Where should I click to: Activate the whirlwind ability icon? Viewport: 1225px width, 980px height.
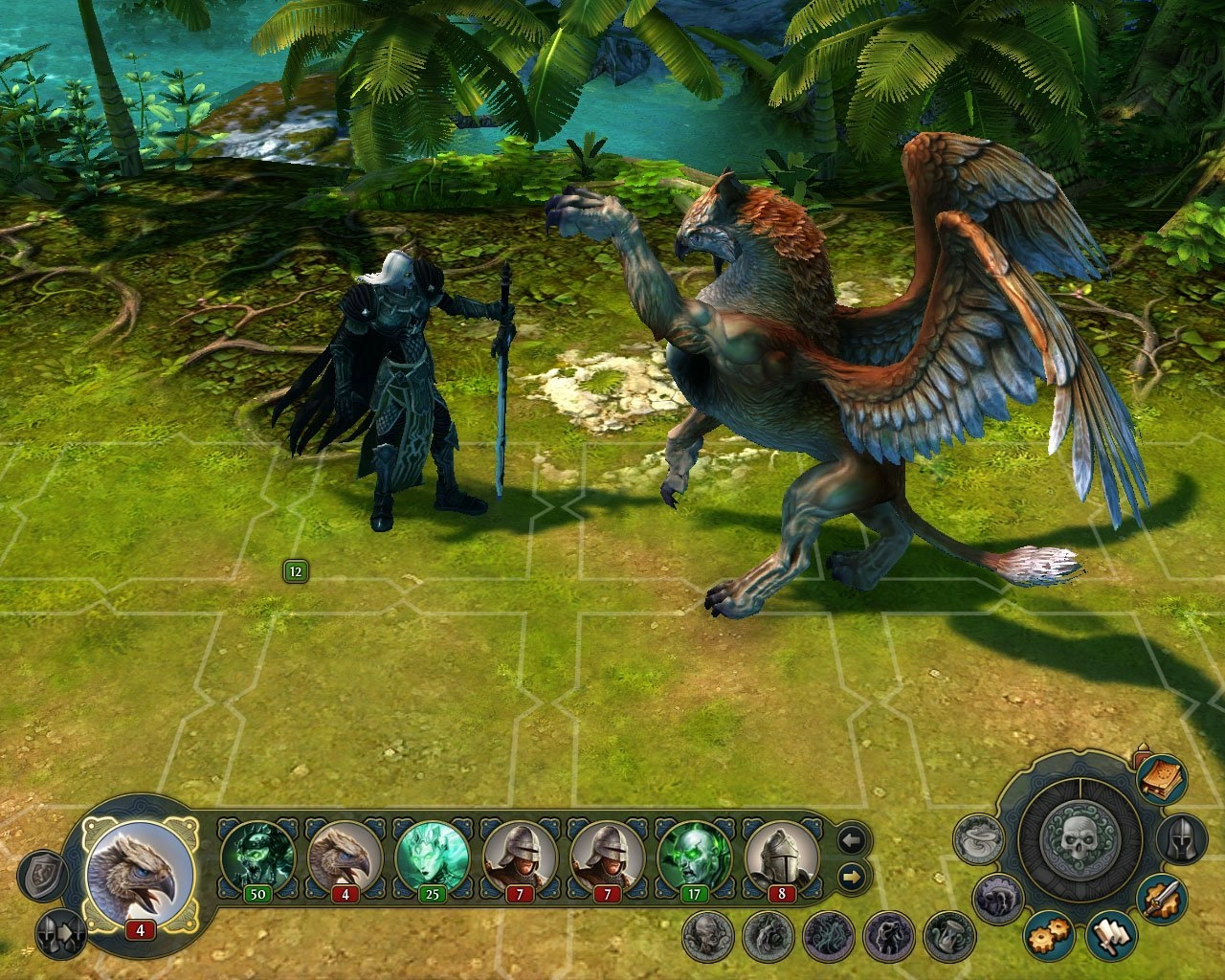click(x=978, y=839)
